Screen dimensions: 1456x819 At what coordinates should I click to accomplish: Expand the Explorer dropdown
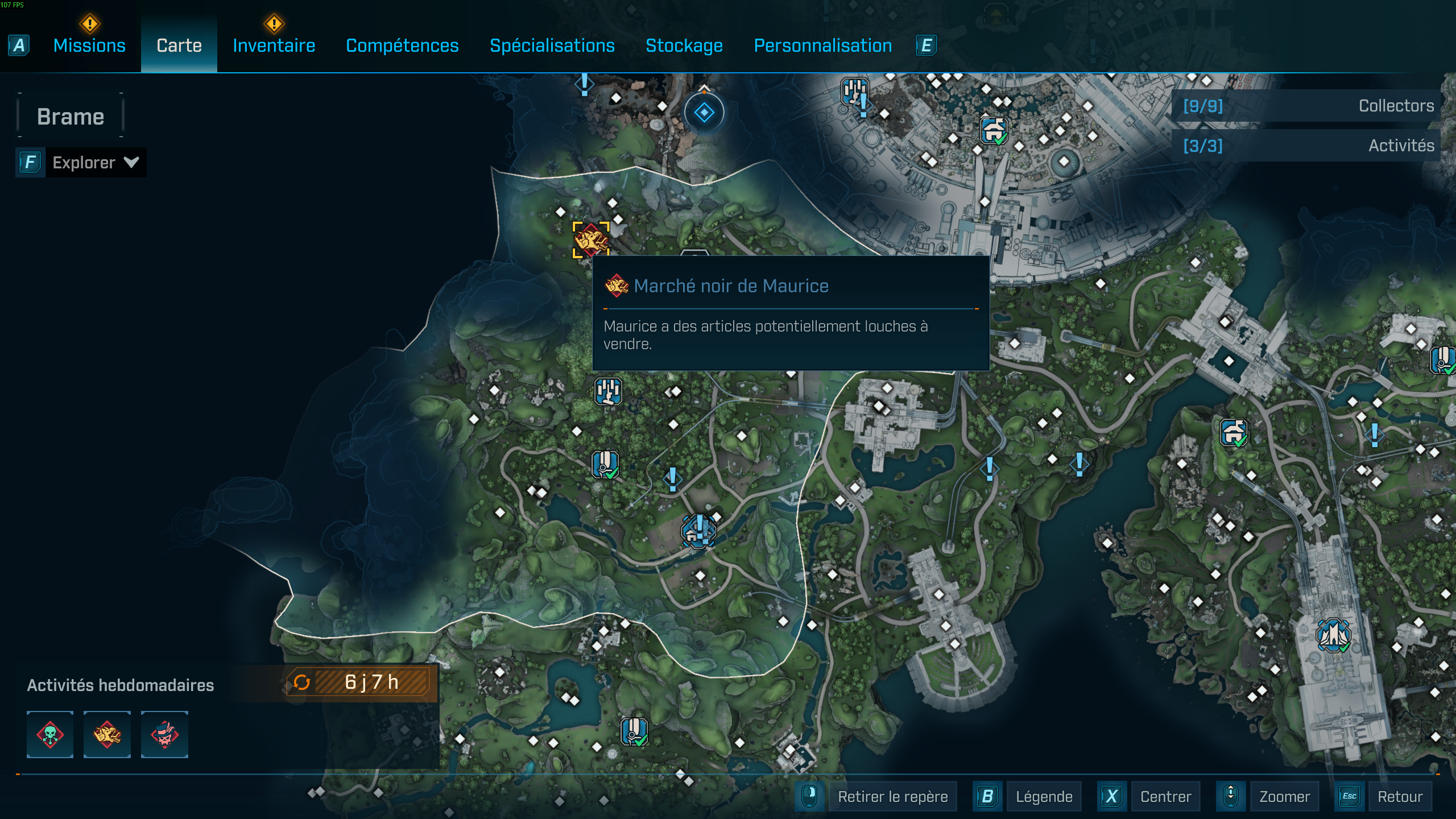(x=94, y=163)
